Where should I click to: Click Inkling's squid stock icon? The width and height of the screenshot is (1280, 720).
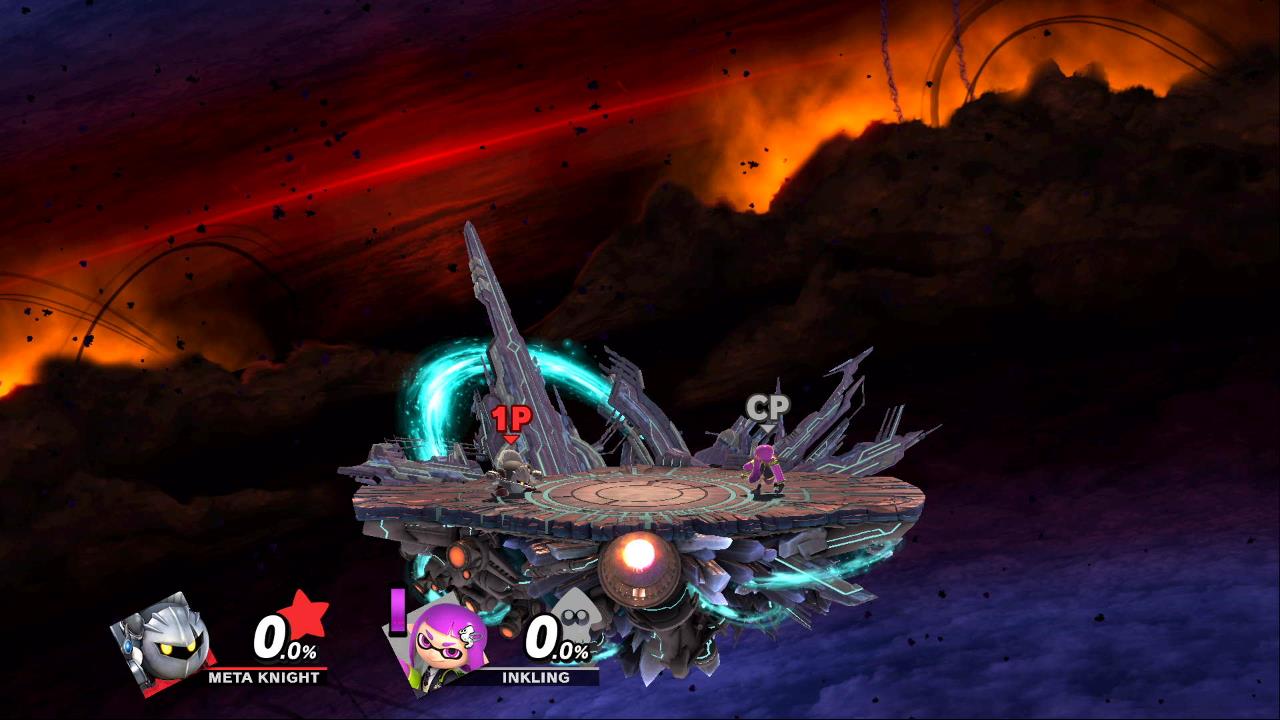click(572, 613)
